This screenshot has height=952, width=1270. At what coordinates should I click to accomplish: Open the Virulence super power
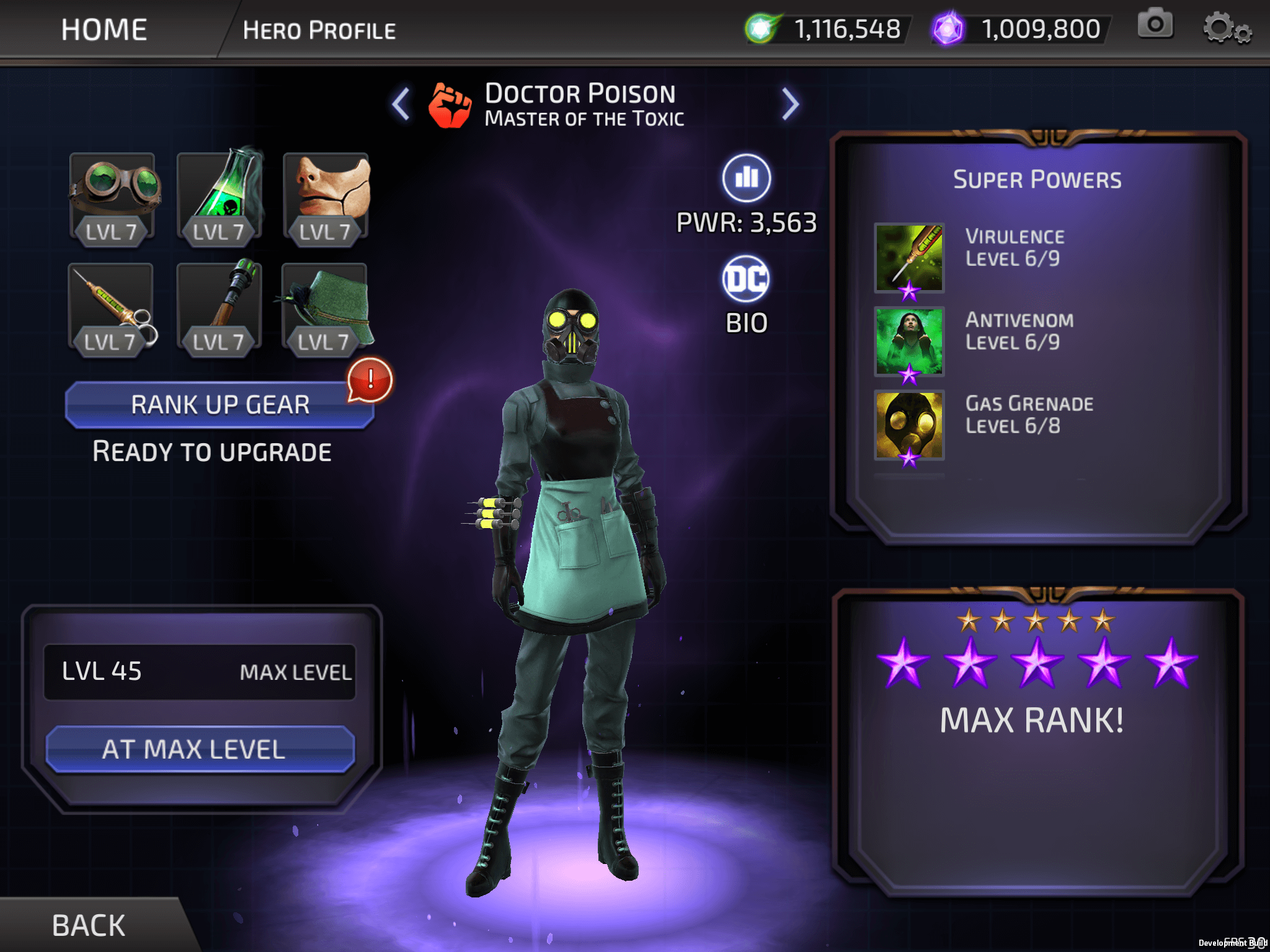point(908,258)
